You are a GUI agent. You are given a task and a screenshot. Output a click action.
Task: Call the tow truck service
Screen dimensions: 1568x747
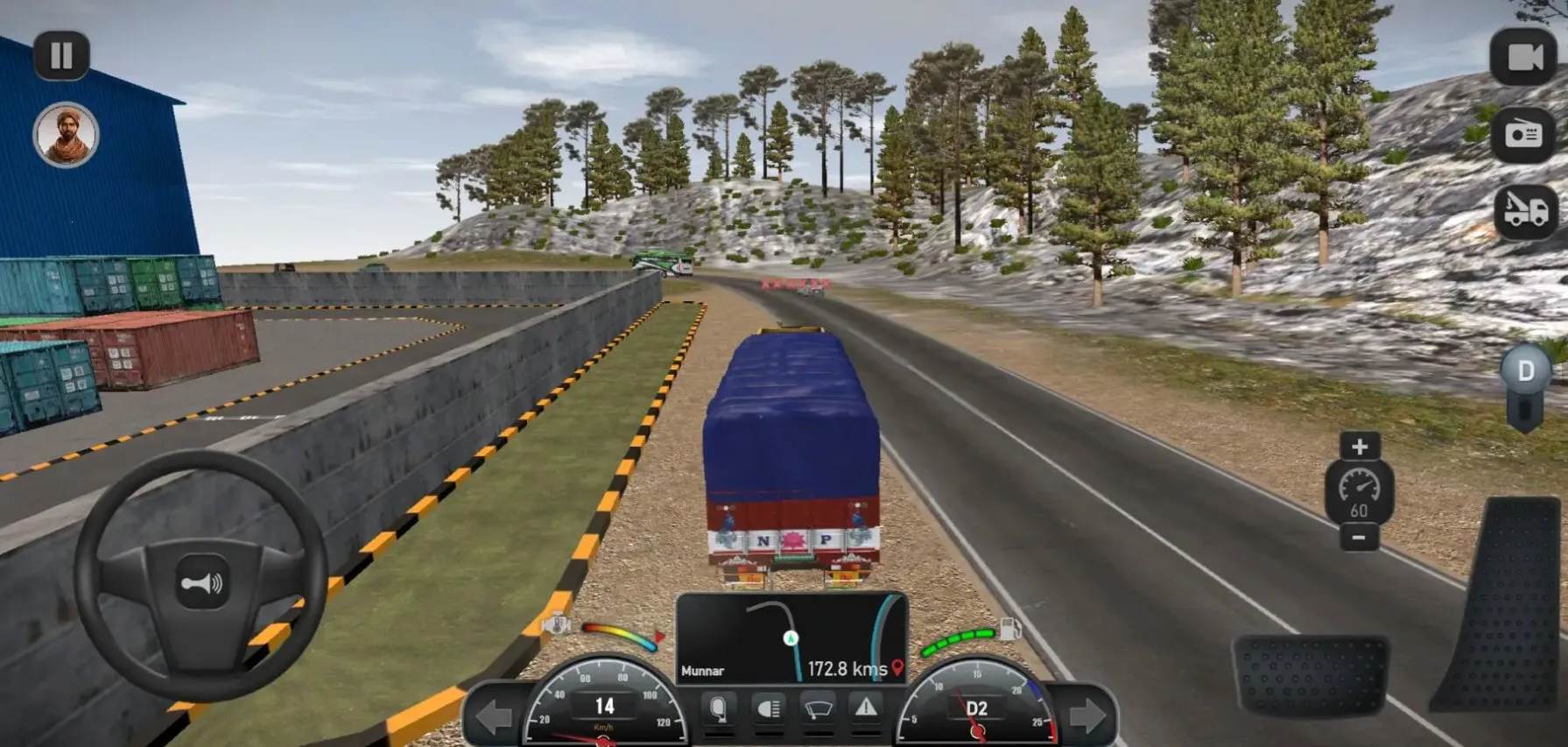1525,211
